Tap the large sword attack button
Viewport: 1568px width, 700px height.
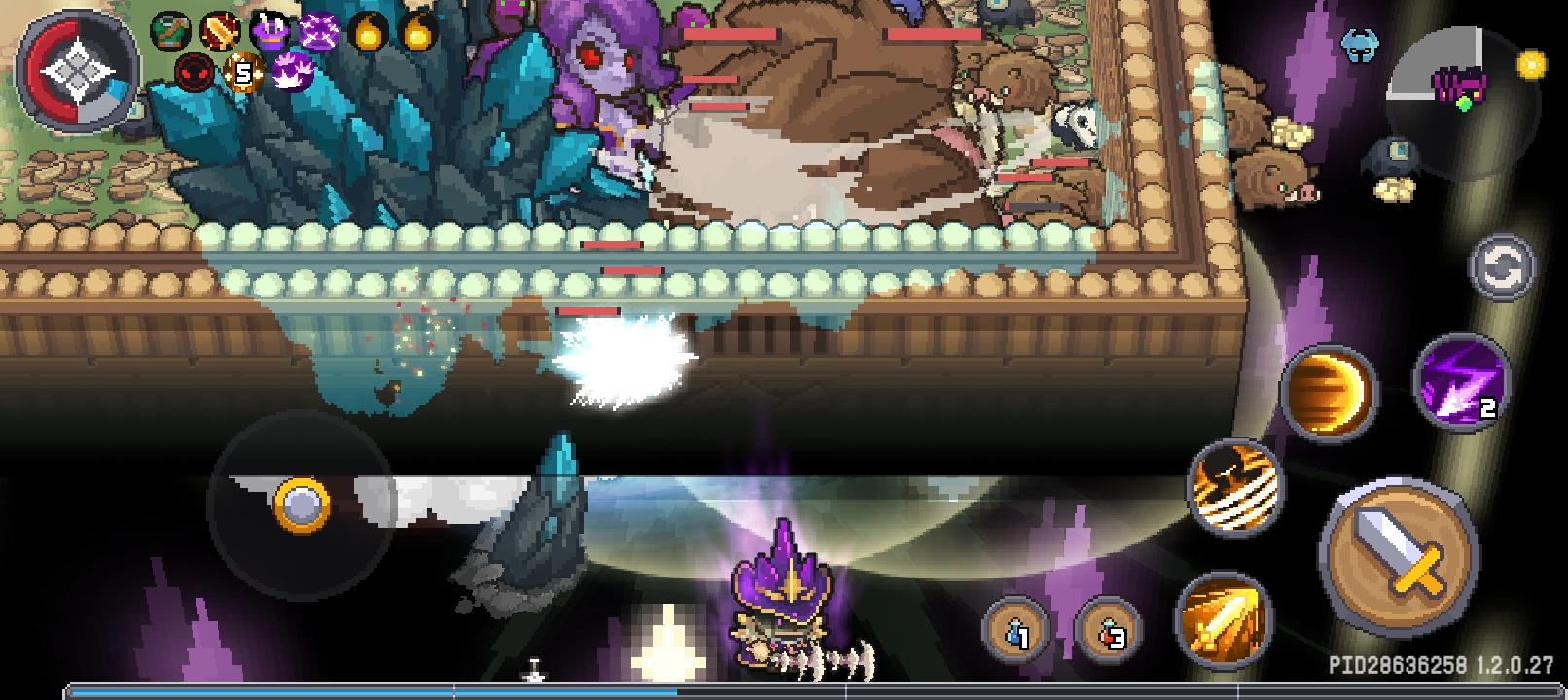[x=1398, y=564]
